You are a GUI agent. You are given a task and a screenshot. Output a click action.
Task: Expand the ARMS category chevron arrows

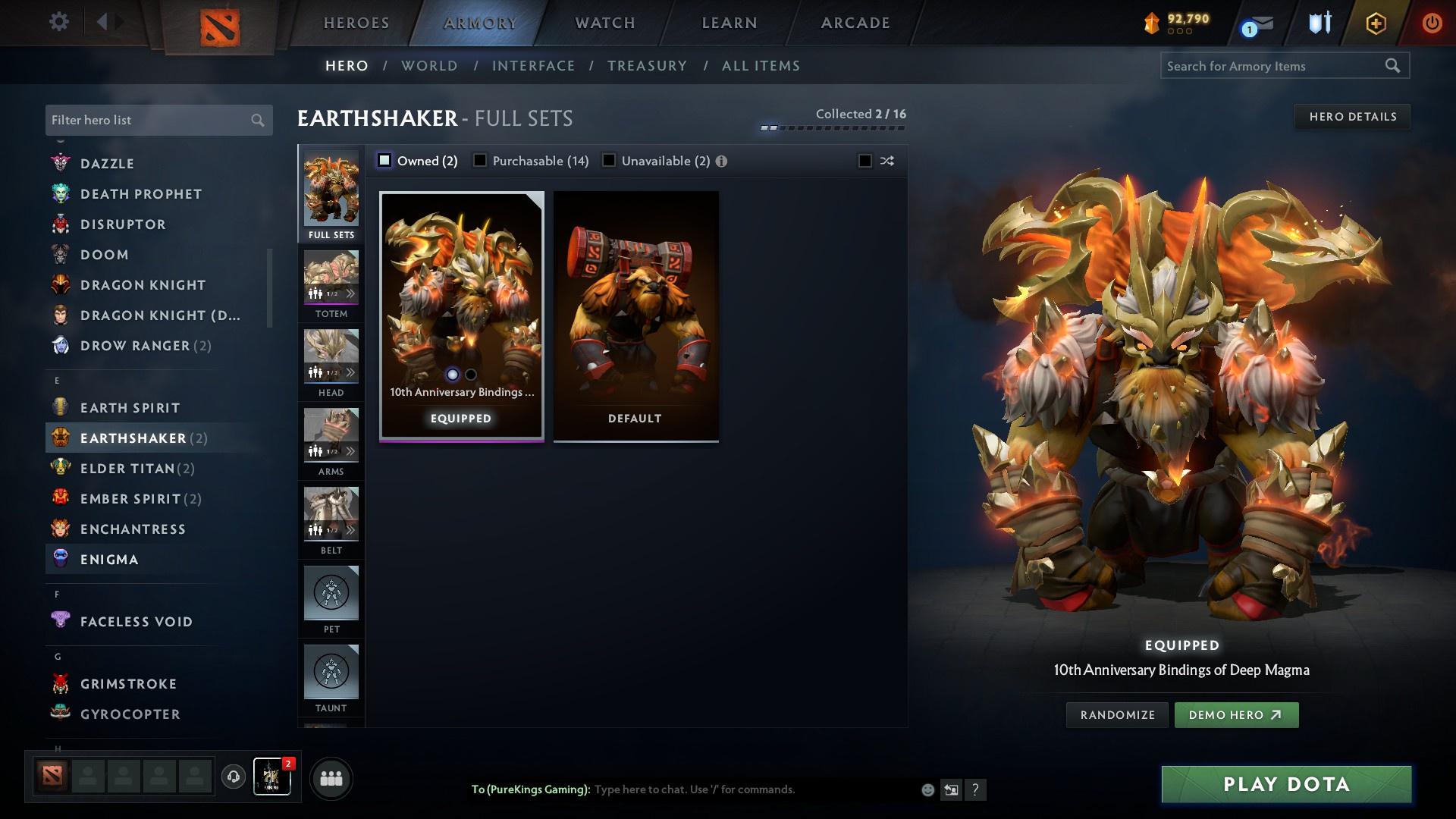[x=350, y=450]
